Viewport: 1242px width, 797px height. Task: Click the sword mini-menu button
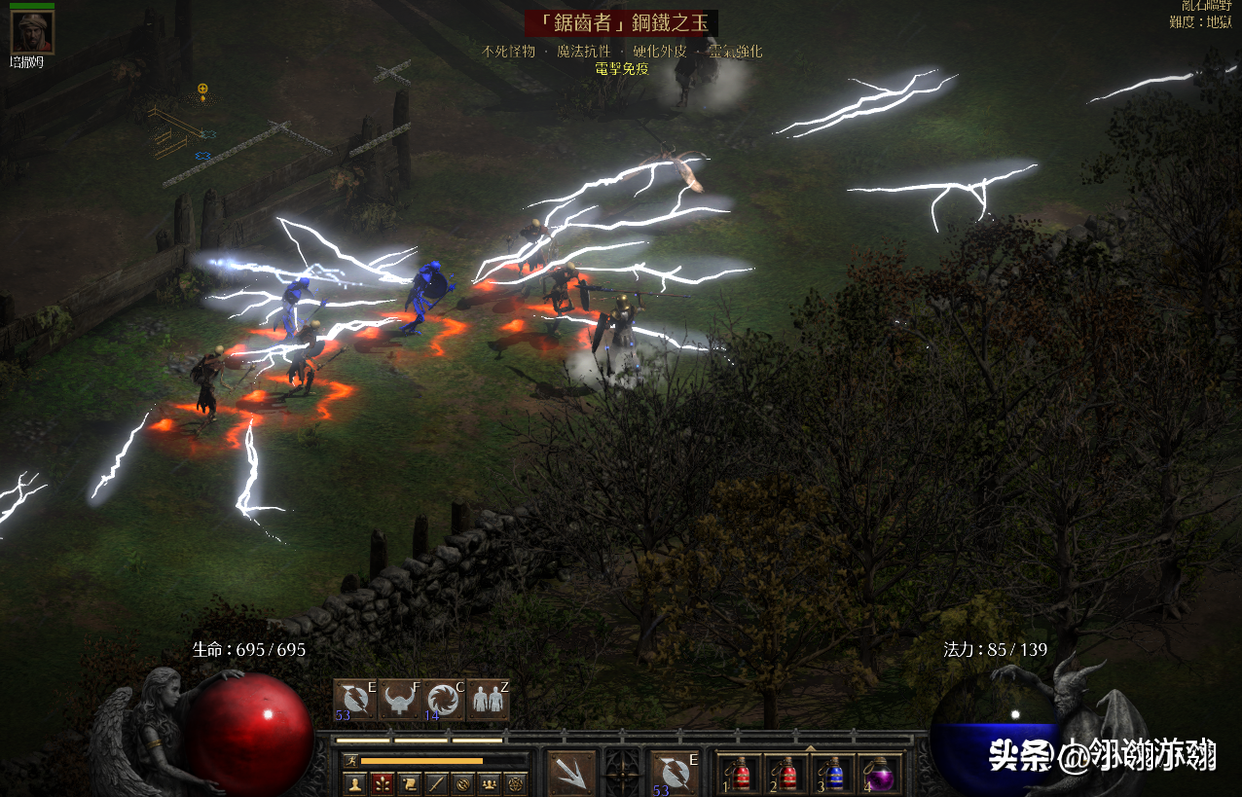pos(436,783)
